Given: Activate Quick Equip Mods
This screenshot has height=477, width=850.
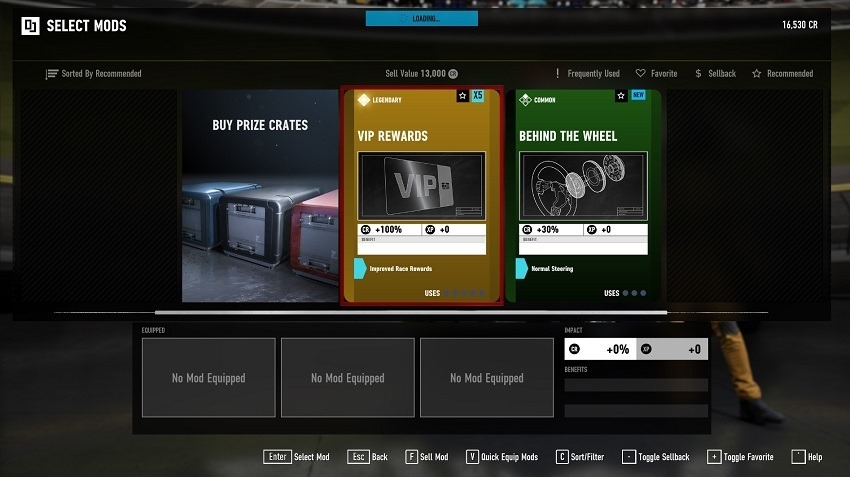Looking at the screenshot, I should click(501, 457).
